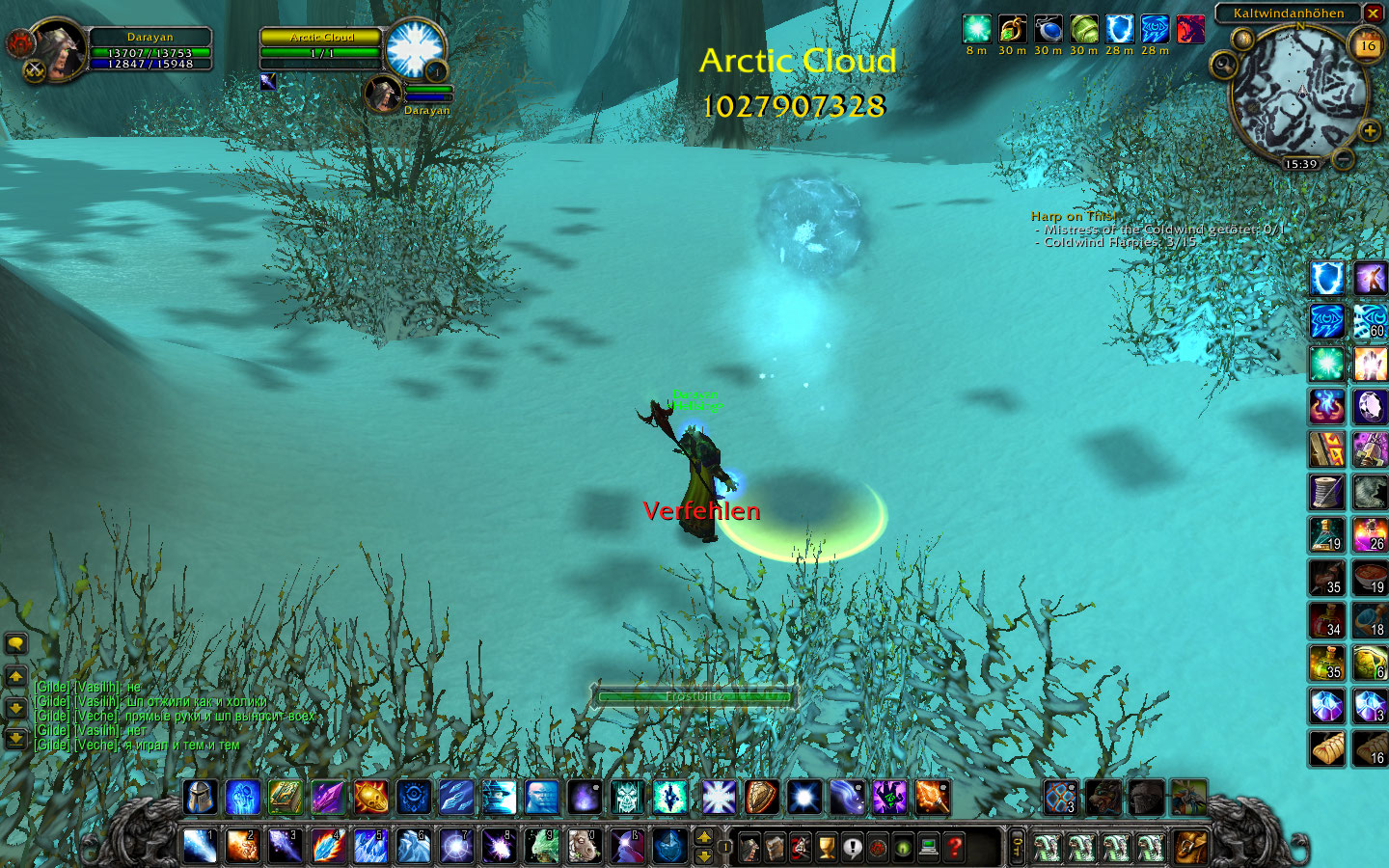Use the fire spell in slot 2
The image size is (1389, 868).
click(x=242, y=846)
